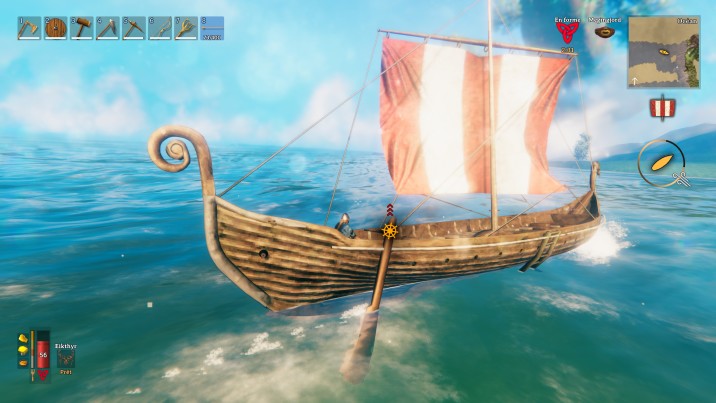Image resolution: width=716 pixels, height=403 pixels.
Task: Select the axe in hotbar slot 1
Action: point(29,28)
